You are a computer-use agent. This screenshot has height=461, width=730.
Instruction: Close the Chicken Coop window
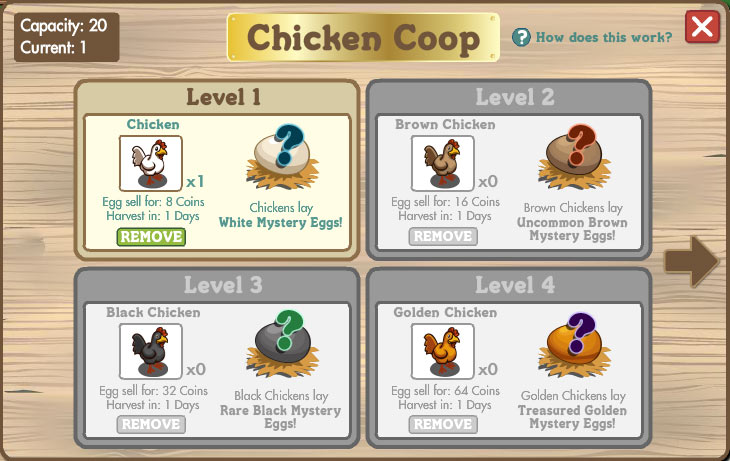click(x=703, y=27)
